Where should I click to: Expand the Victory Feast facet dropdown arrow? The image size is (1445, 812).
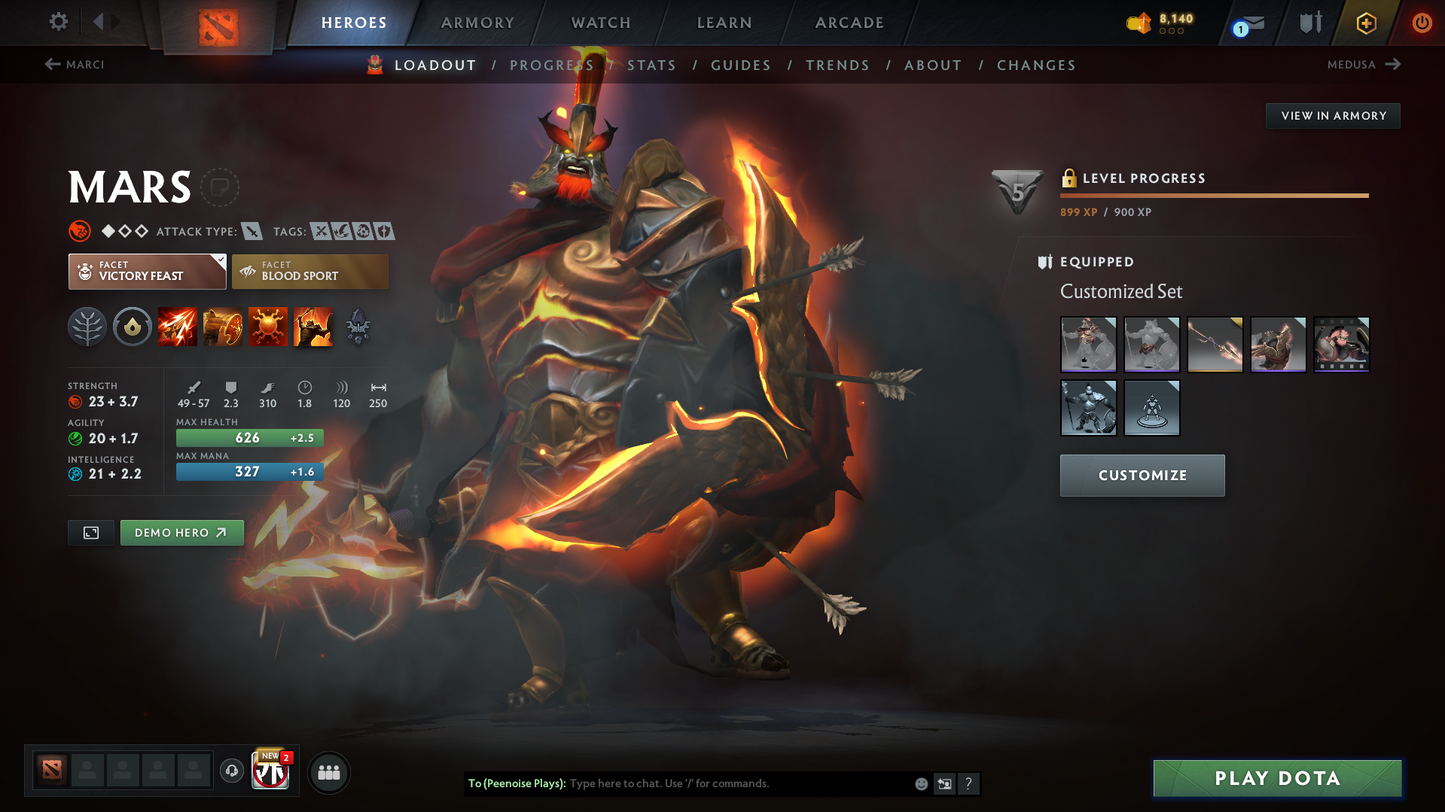[222, 258]
